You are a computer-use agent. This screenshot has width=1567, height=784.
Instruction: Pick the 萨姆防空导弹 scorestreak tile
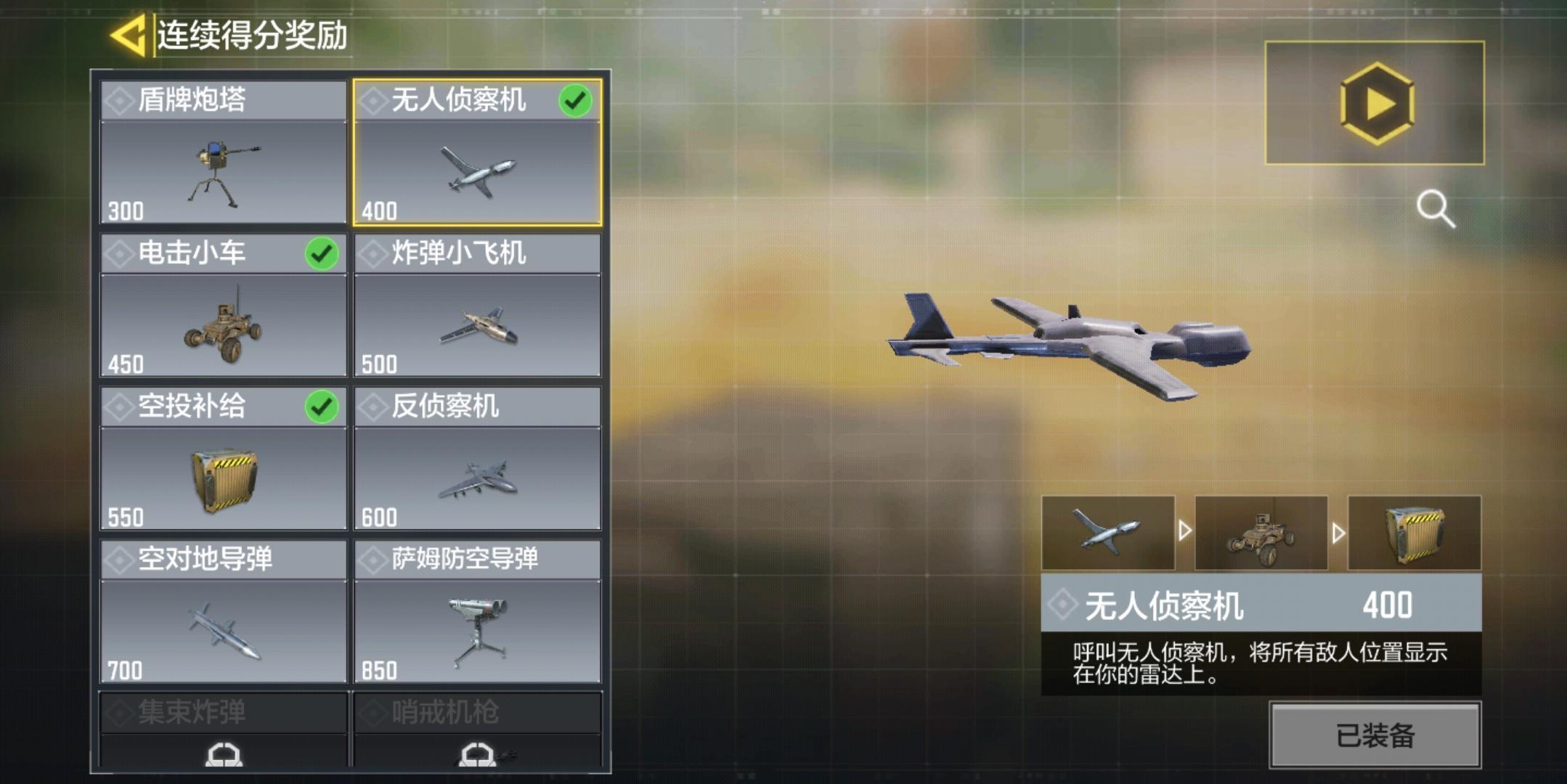(477, 612)
